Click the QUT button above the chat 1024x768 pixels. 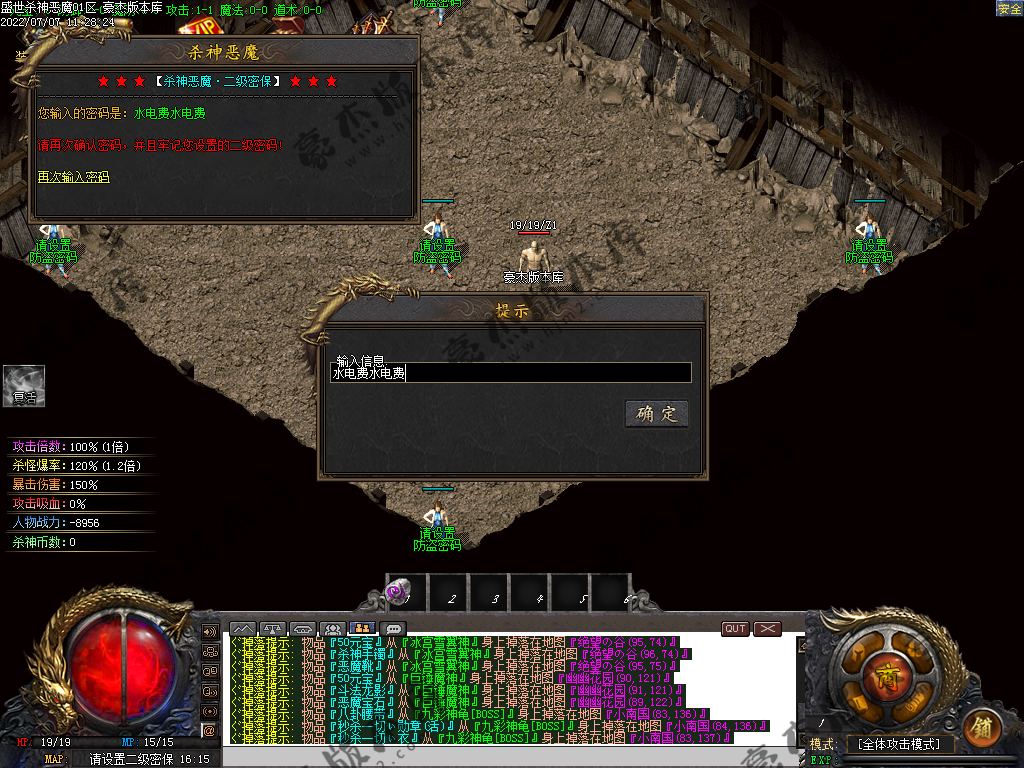(735, 629)
